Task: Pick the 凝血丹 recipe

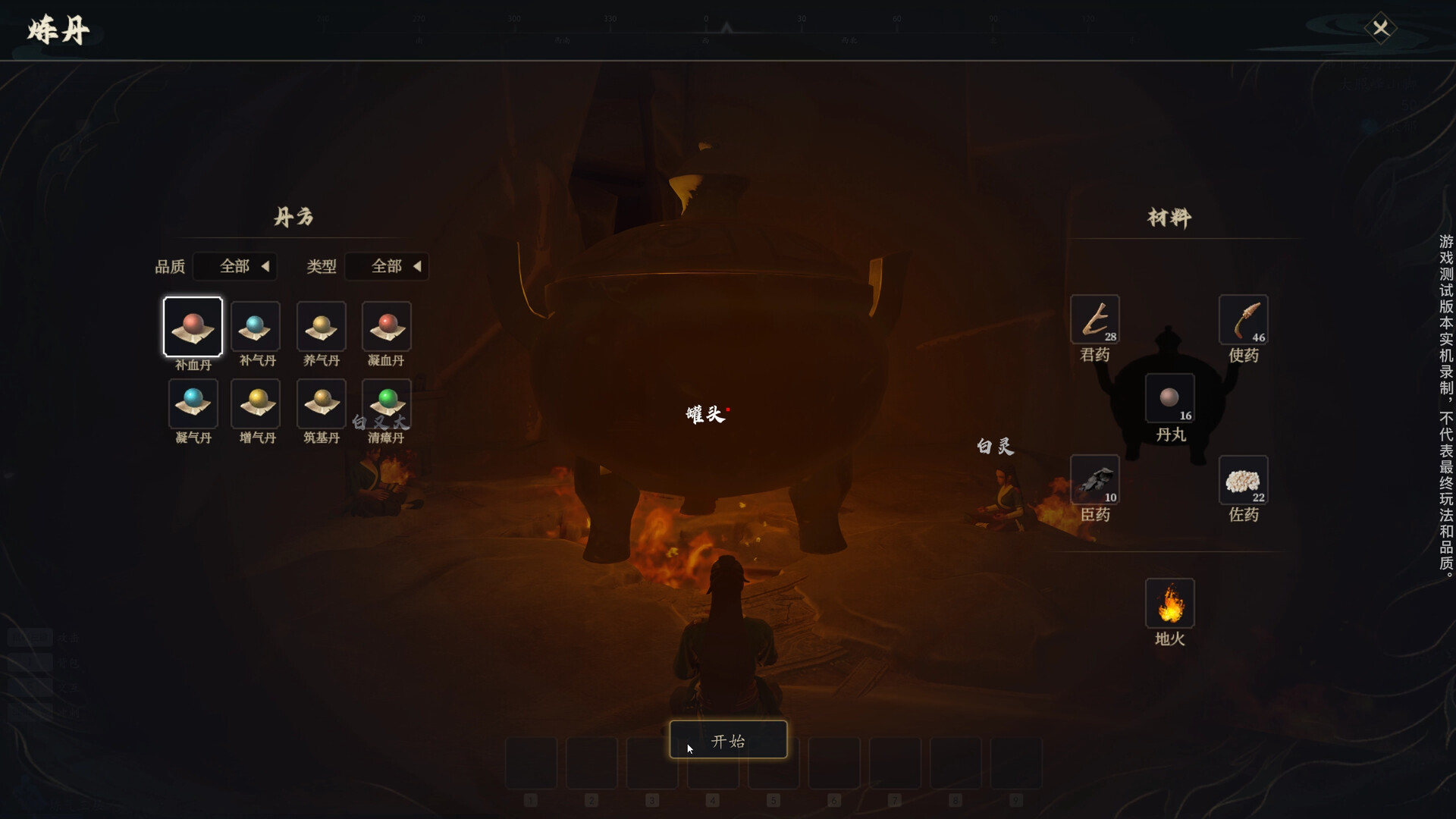Action: (x=386, y=327)
